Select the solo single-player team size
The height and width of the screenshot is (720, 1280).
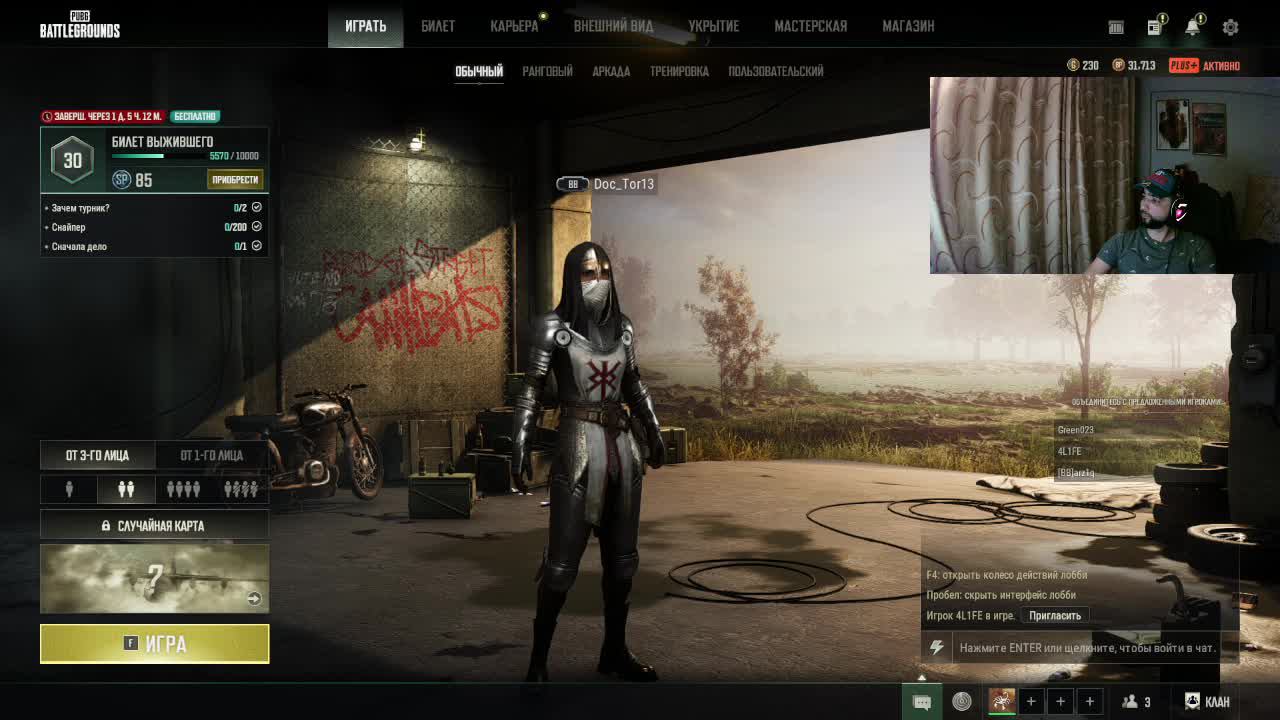coord(69,489)
